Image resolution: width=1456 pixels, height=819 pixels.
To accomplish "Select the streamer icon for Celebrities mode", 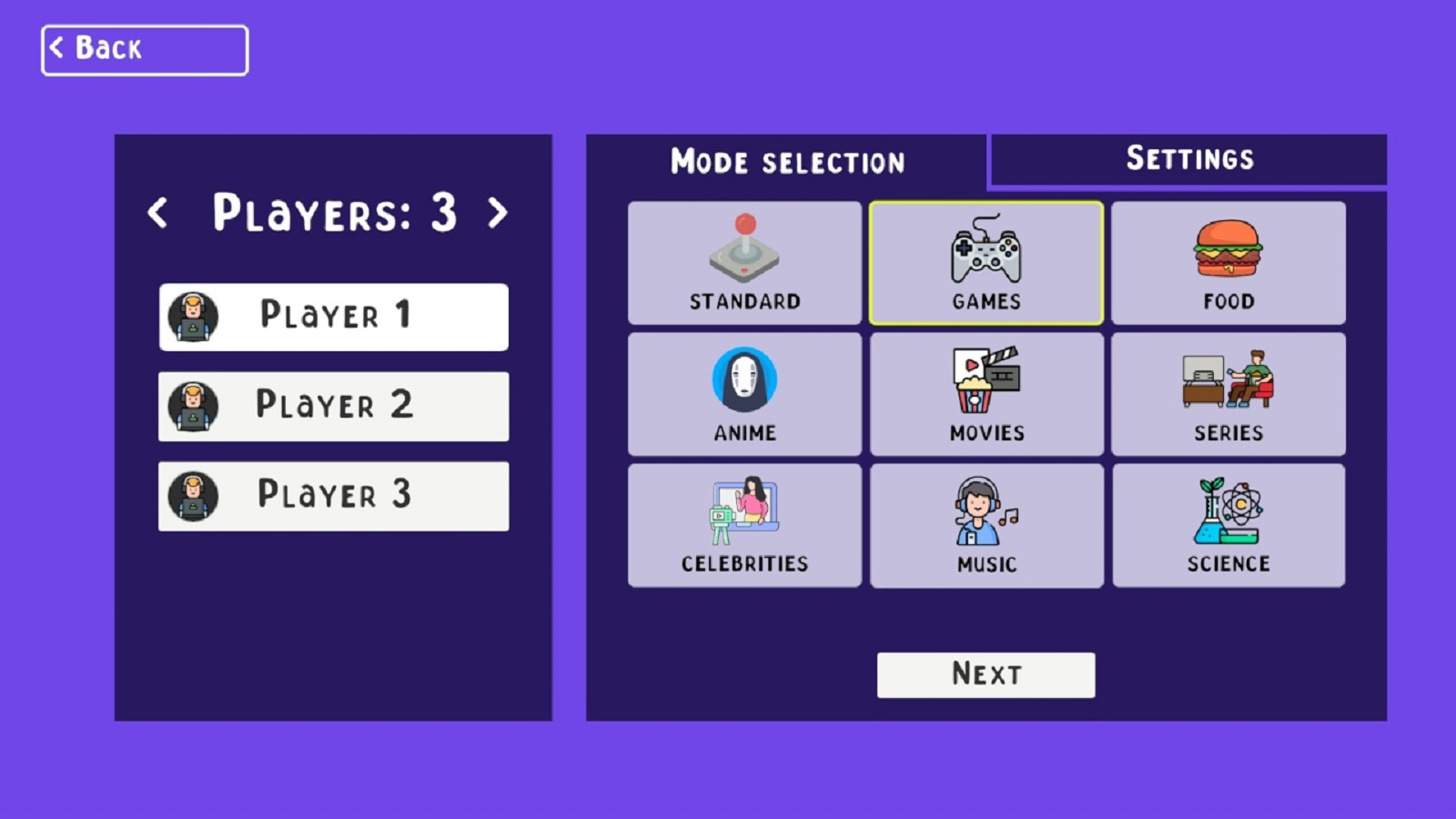I will tap(744, 511).
